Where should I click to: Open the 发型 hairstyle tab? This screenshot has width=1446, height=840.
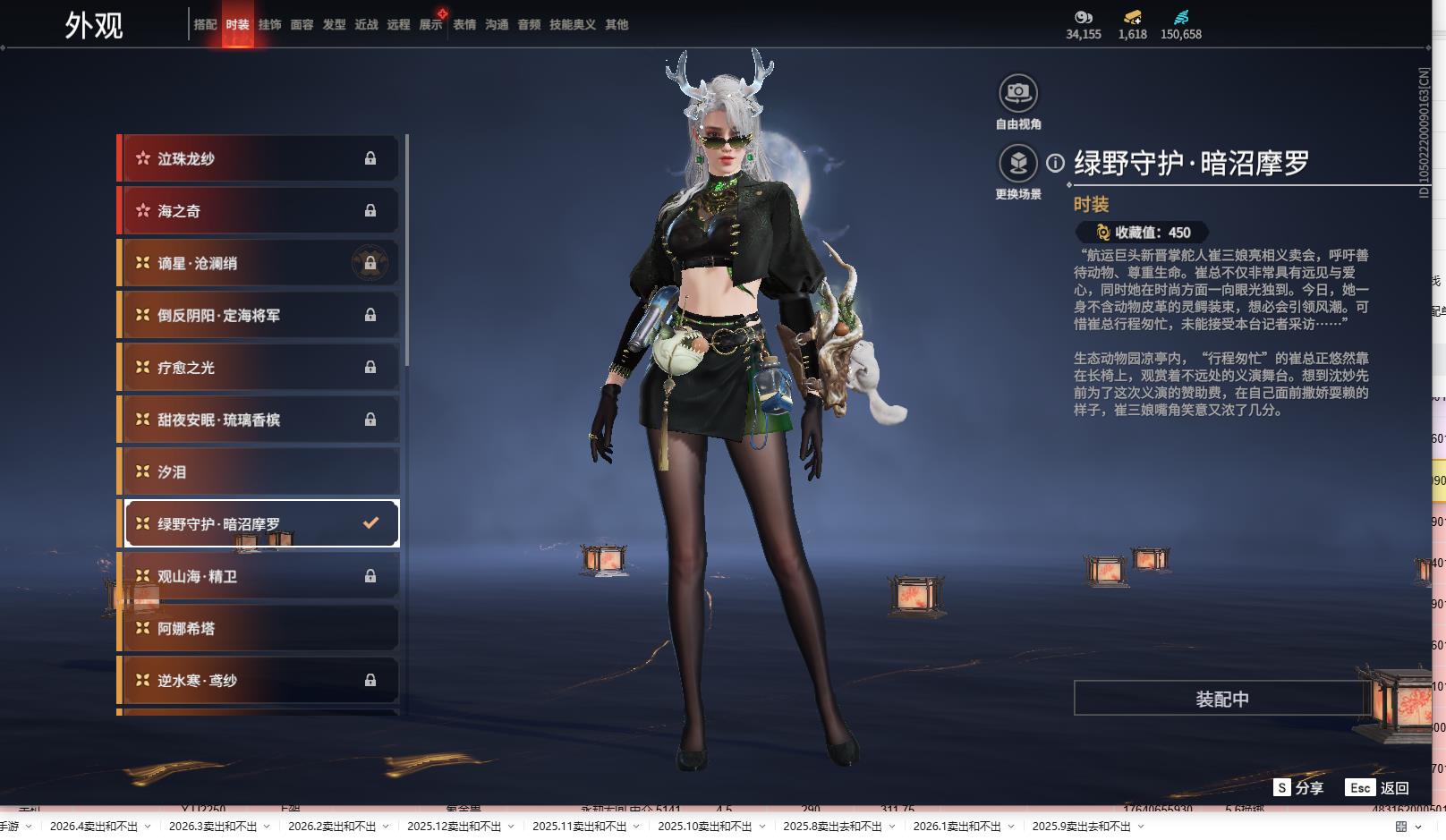(334, 24)
